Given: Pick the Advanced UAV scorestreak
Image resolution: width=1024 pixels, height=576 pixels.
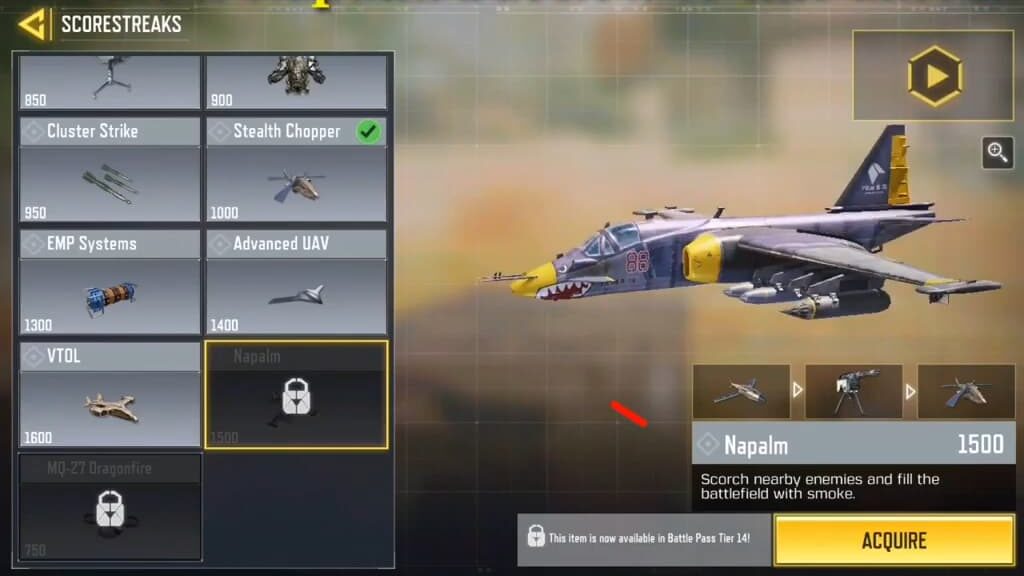Looking at the screenshot, I should point(296,283).
